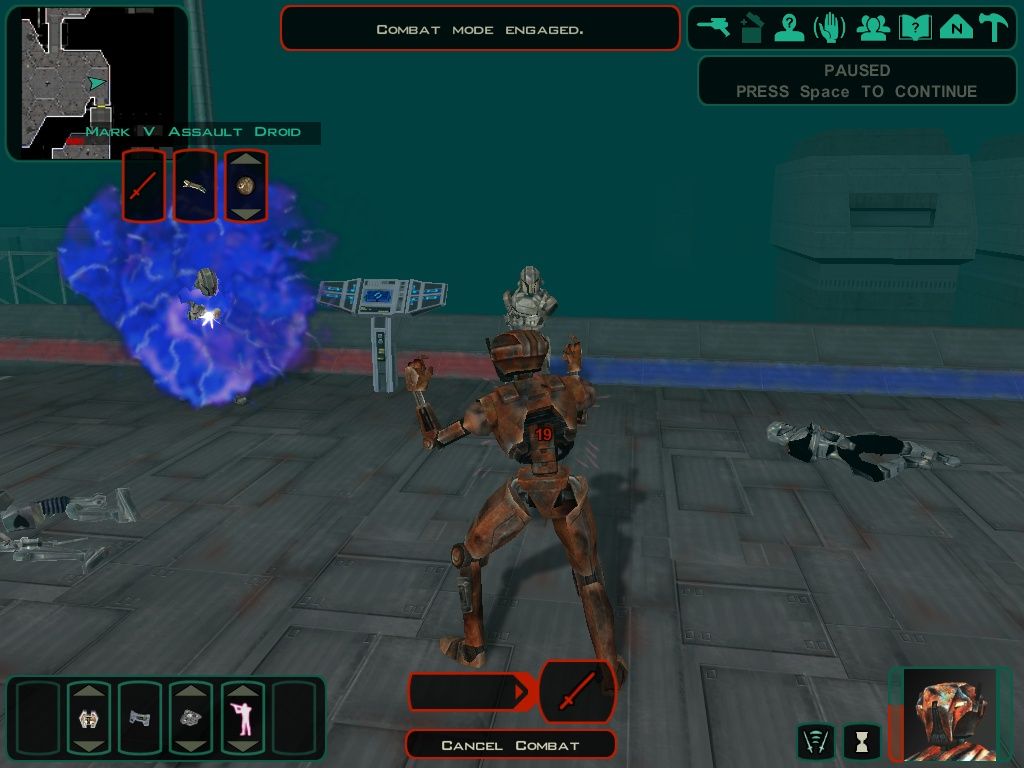1024x768 pixels.
Task: Open the Journal book icon
Action: click(x=915, y=28)
